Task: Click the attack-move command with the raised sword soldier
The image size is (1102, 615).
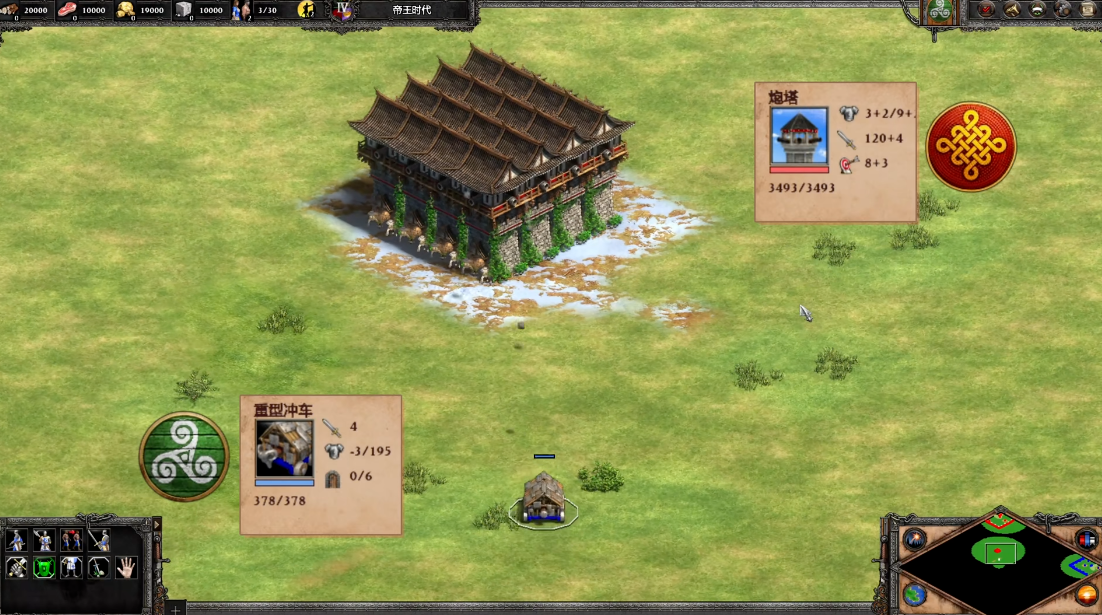Action: [98, 541]
